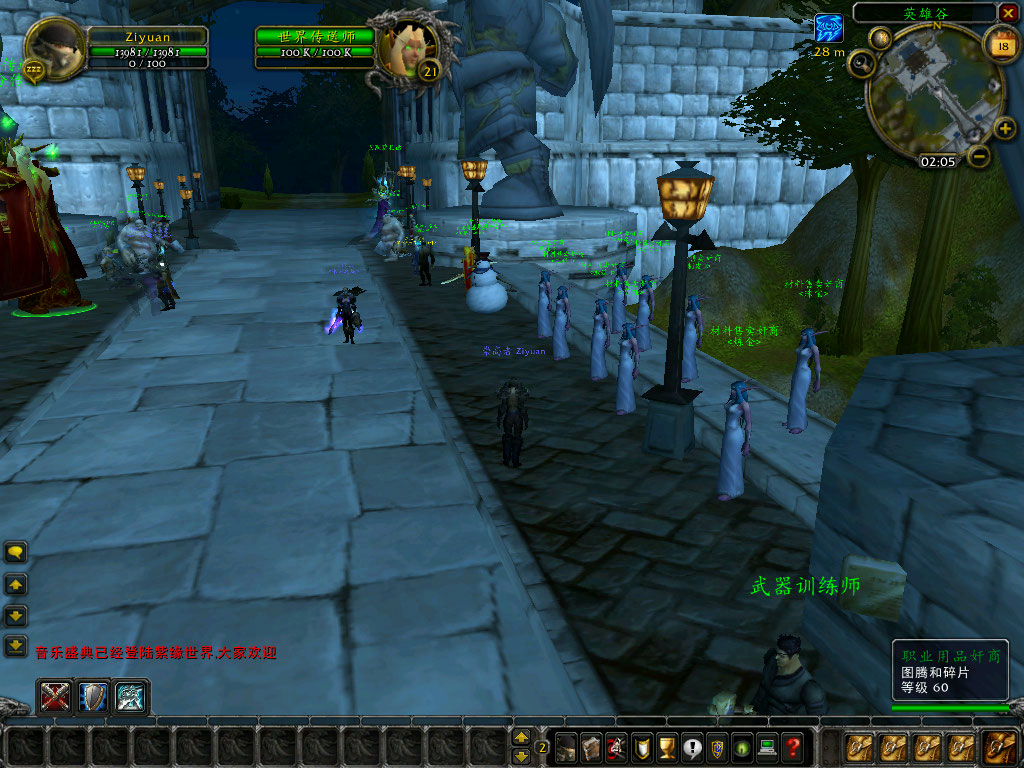
Task: Open the main backpack bag slot
Action: pos(998,747)
